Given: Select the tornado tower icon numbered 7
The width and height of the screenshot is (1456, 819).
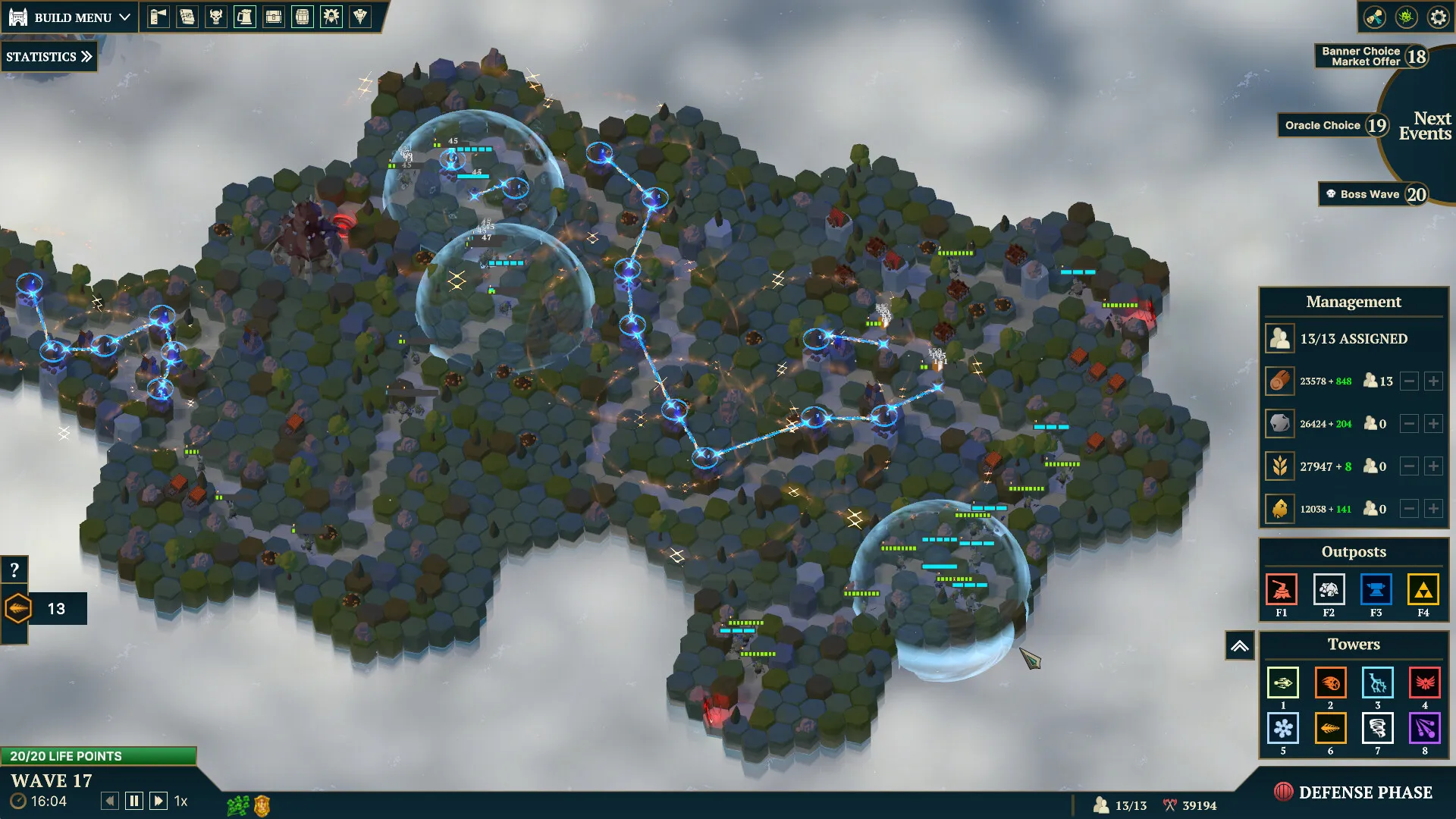Looking at the screenshot, I should 1378,728.
